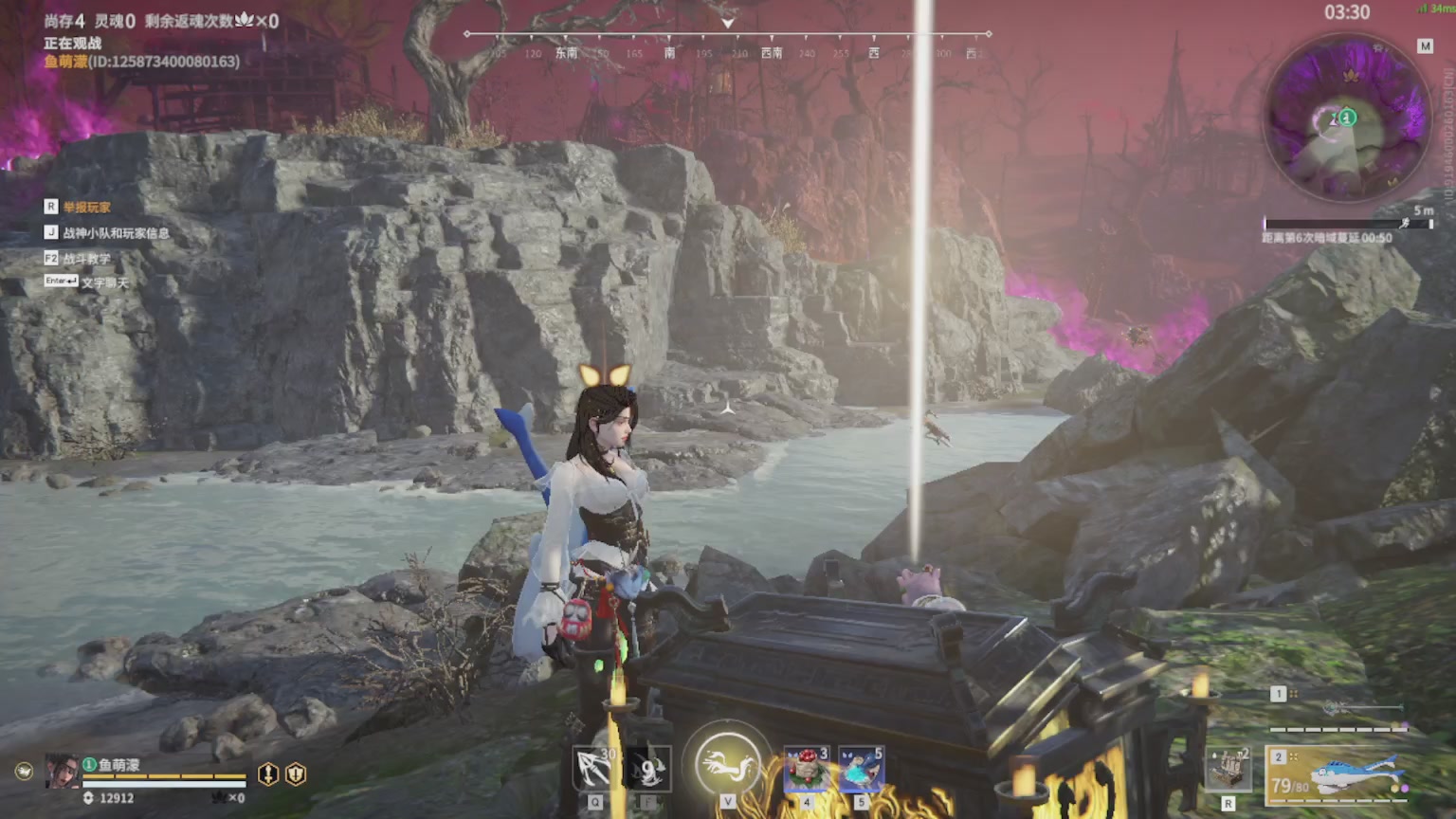Use the red berry healing item
This screenshot has width=1456, height=819.
coord(807,769)
